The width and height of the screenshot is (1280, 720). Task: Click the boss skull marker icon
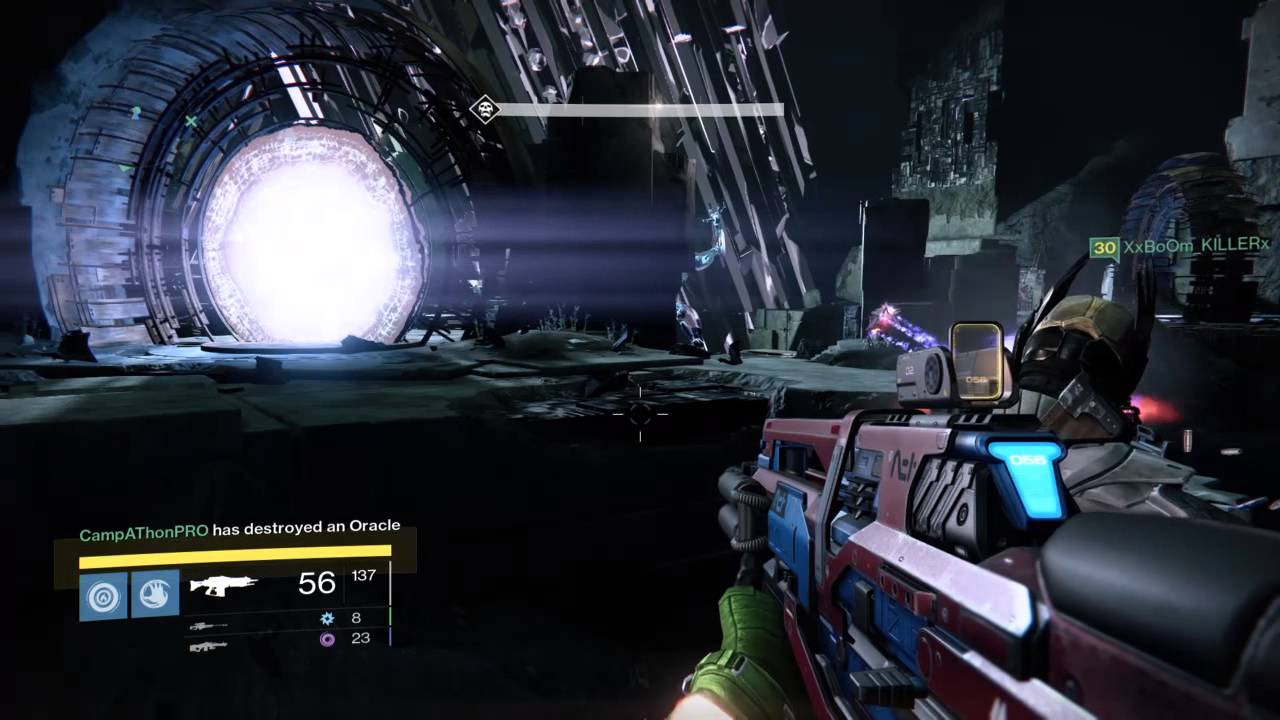click(x=485, y=109)
